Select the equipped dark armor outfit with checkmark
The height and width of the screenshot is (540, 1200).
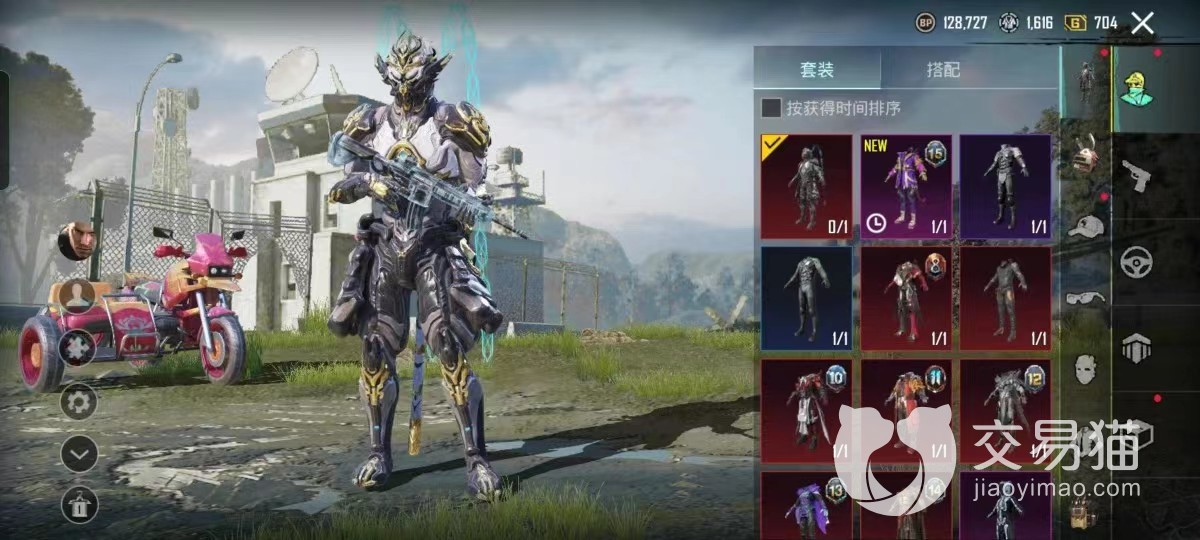(807, 187)
